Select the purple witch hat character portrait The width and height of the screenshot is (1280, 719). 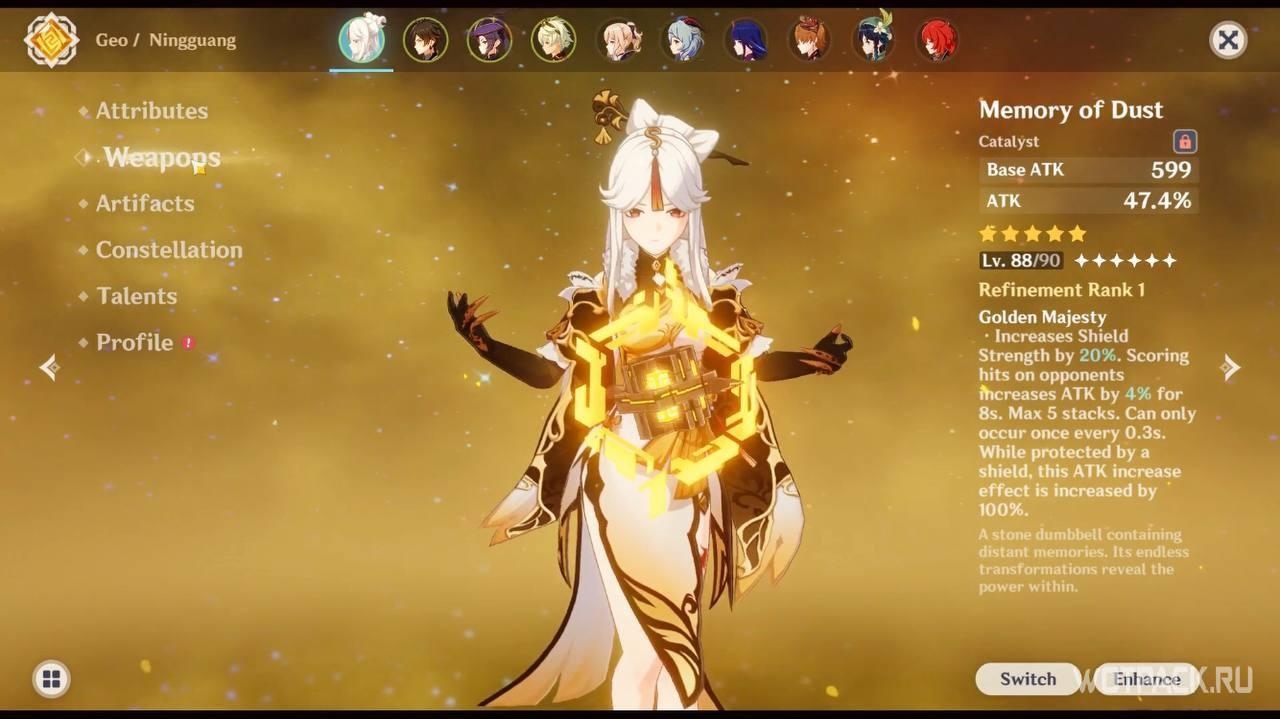pos(489,40)
